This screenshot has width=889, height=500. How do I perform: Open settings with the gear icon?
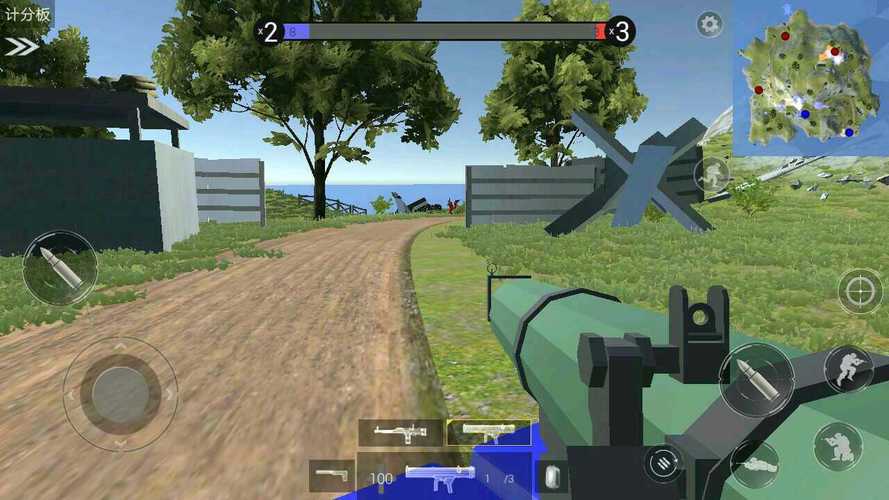coord(710,25)
